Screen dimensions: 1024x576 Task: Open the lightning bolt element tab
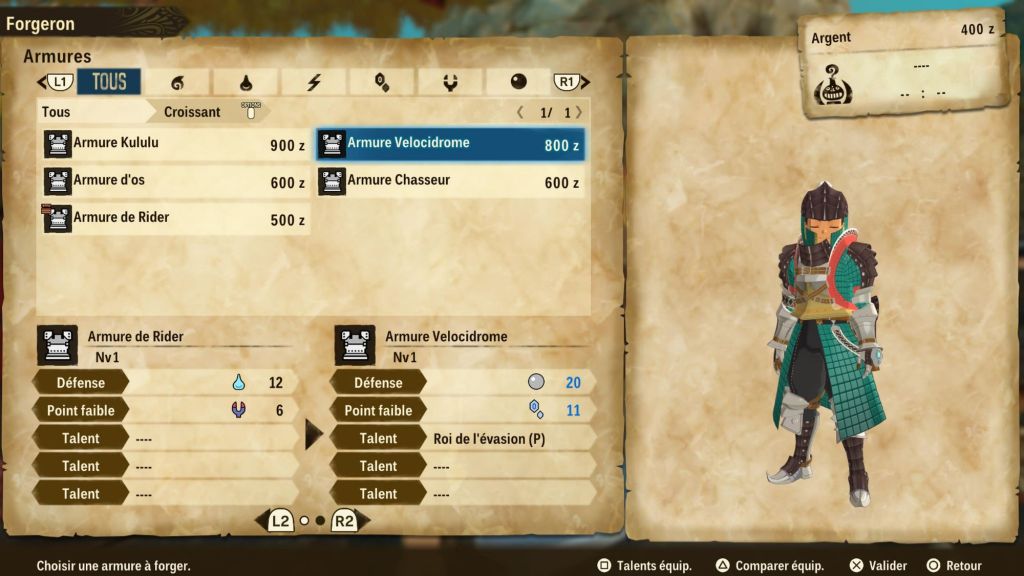[314, 82]
